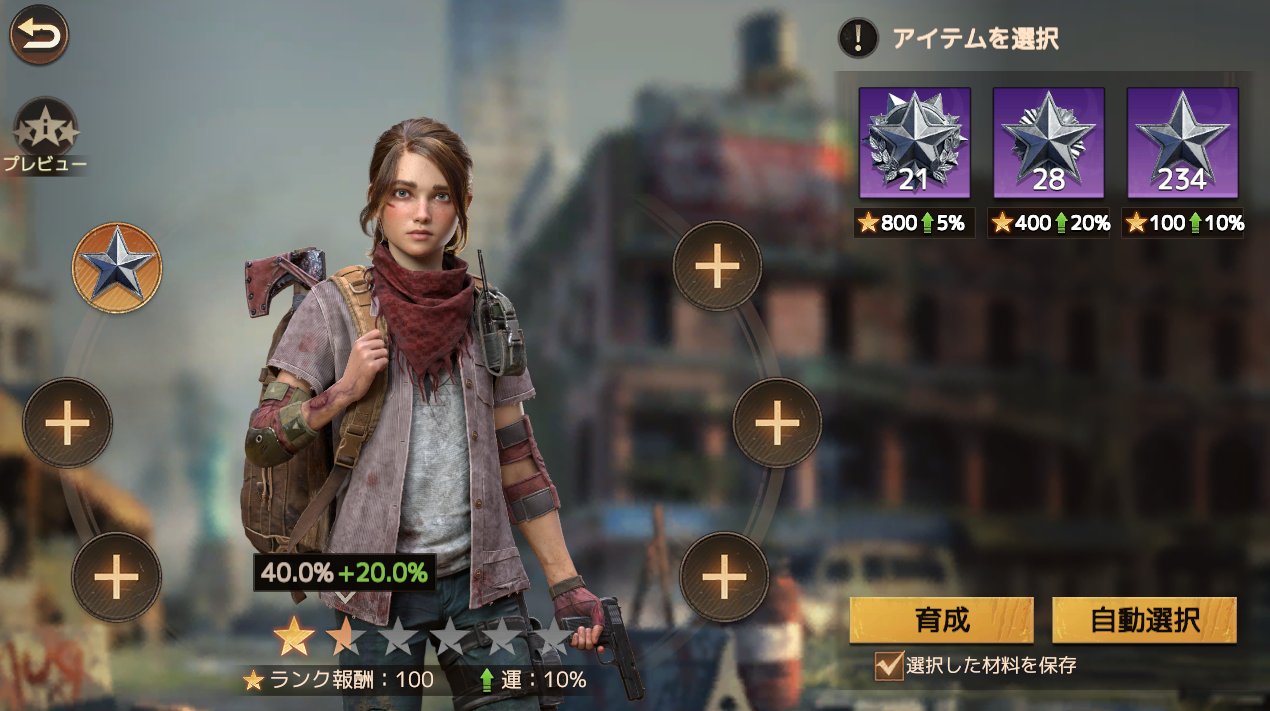Tap the 自動選択 auto-select button

(1144, 620)
